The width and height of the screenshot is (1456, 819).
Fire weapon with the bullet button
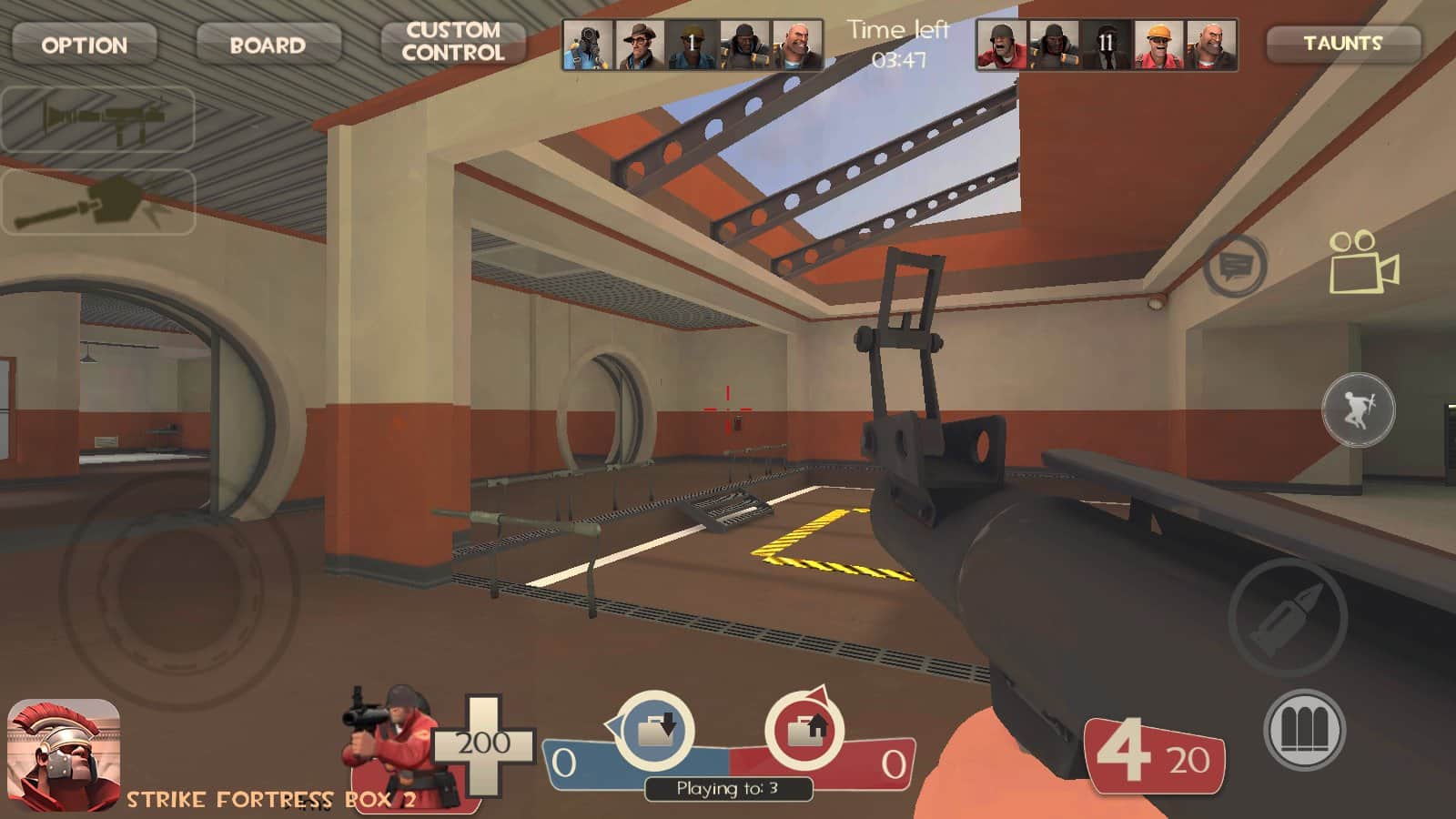pos(1287,616)
